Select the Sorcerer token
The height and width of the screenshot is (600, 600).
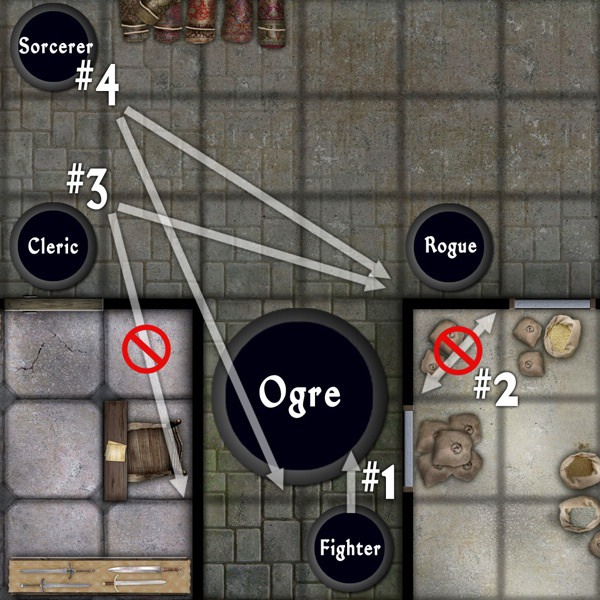tap(55, 47)
